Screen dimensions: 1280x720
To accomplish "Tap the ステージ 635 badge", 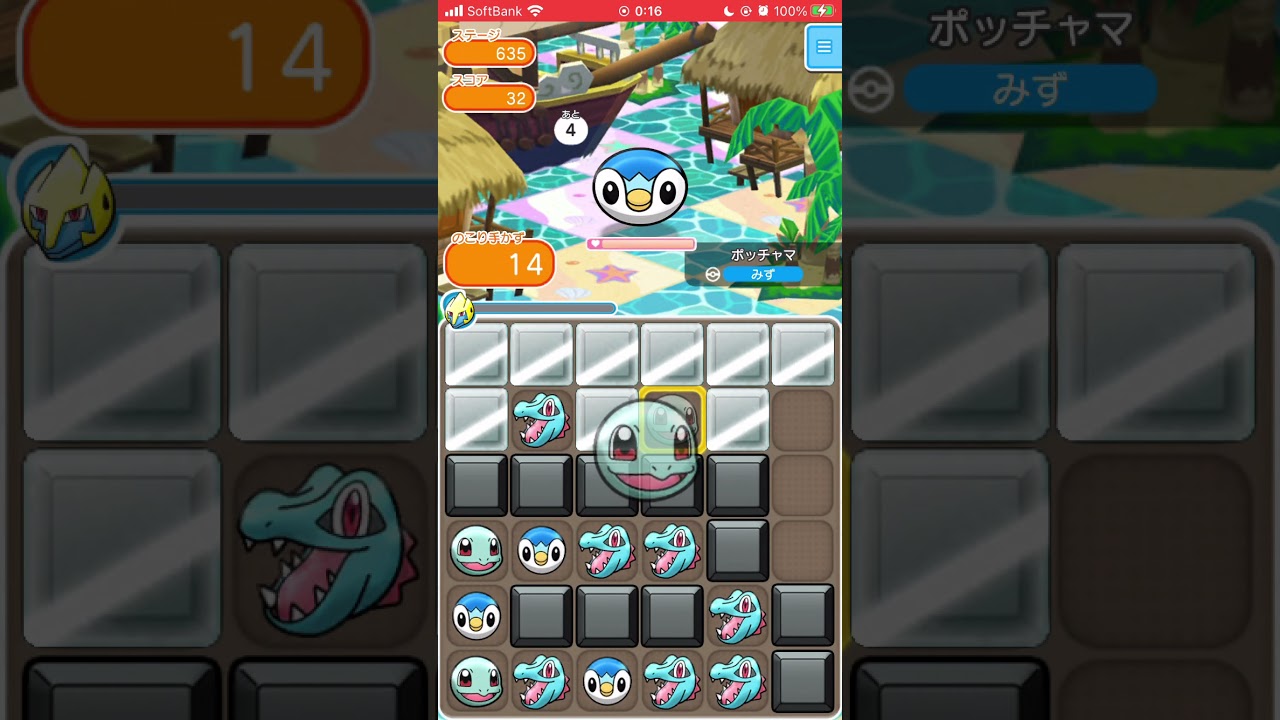I will [489, 54].
